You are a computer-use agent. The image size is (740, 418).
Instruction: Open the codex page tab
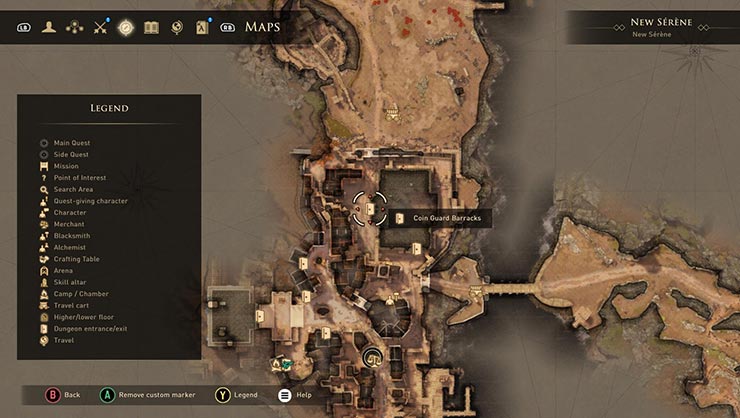click(x=203, y=27)
